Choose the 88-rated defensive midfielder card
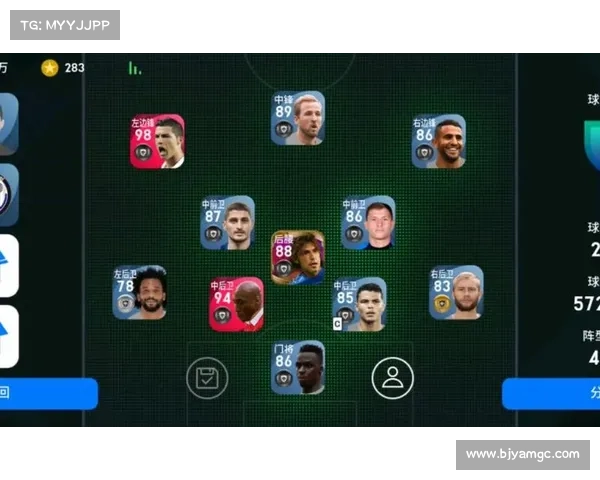The width and height of the screenshot is (600, 480). pos(298,258)
